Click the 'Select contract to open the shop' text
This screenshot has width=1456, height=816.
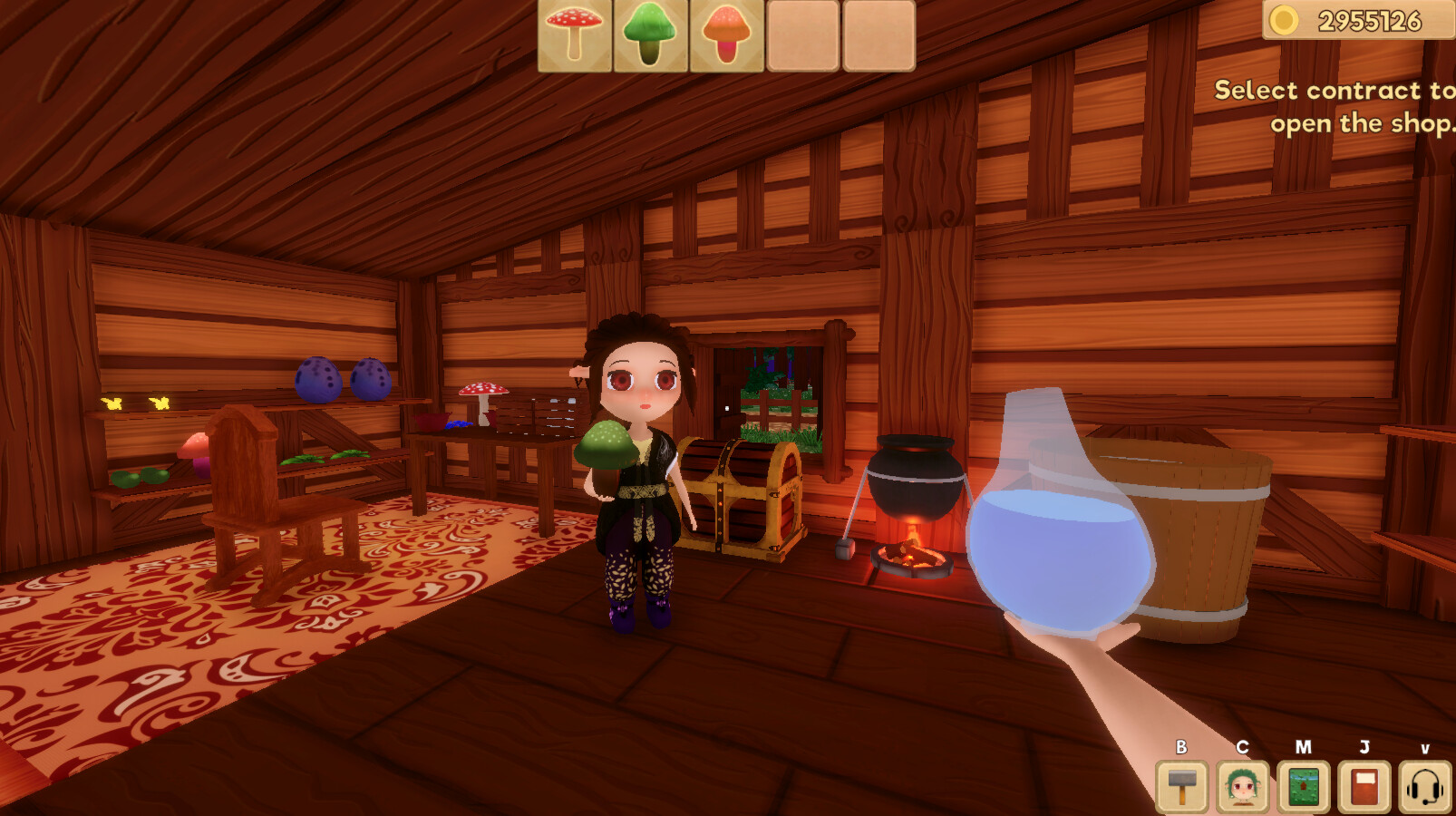[1333, 106]
